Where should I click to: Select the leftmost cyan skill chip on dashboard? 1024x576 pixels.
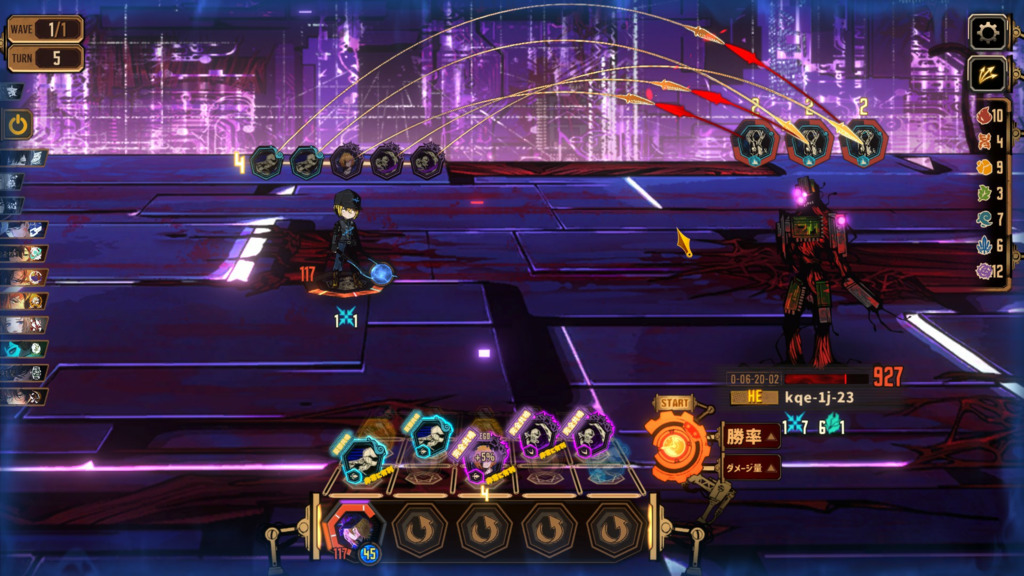point(361,455)
